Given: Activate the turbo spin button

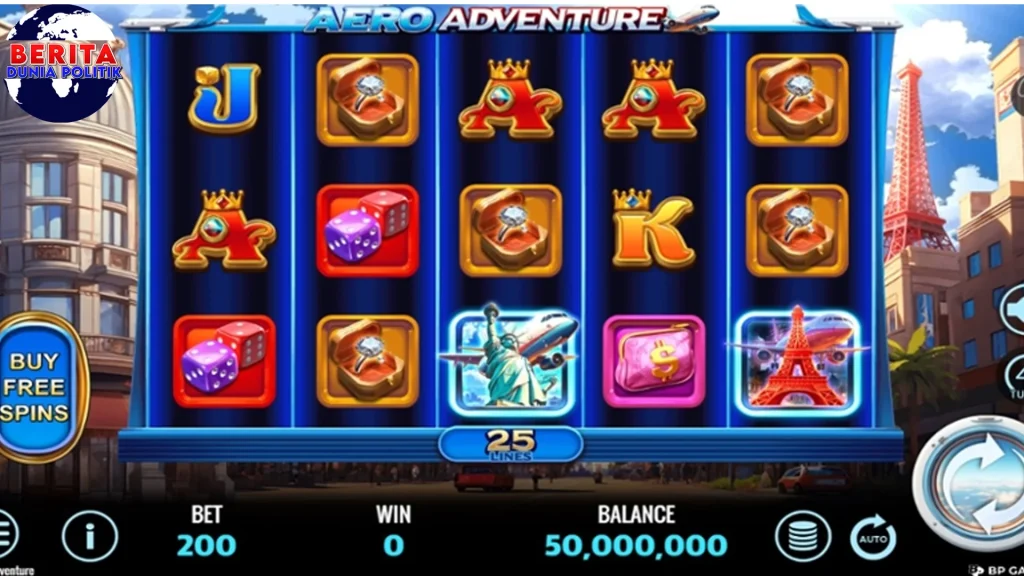Looking at the screenshot, I should click(1015, 378).
